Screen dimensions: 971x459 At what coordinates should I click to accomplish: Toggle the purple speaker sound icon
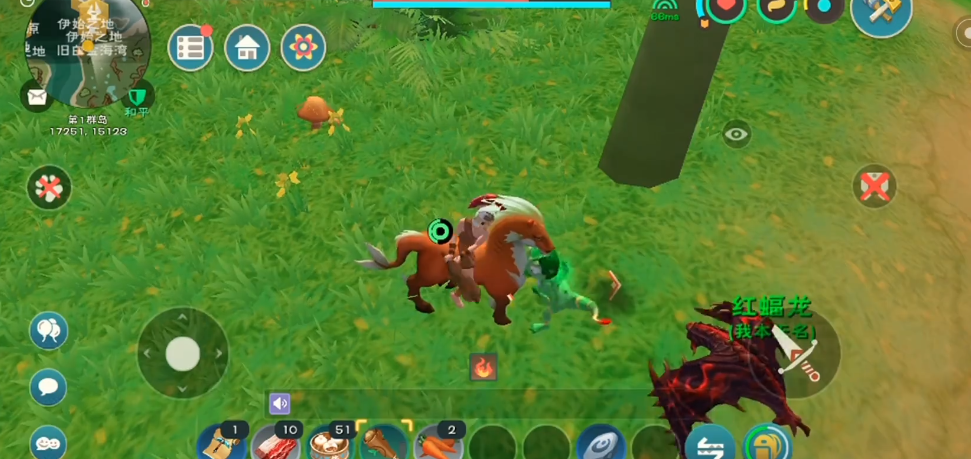point(279,403)
